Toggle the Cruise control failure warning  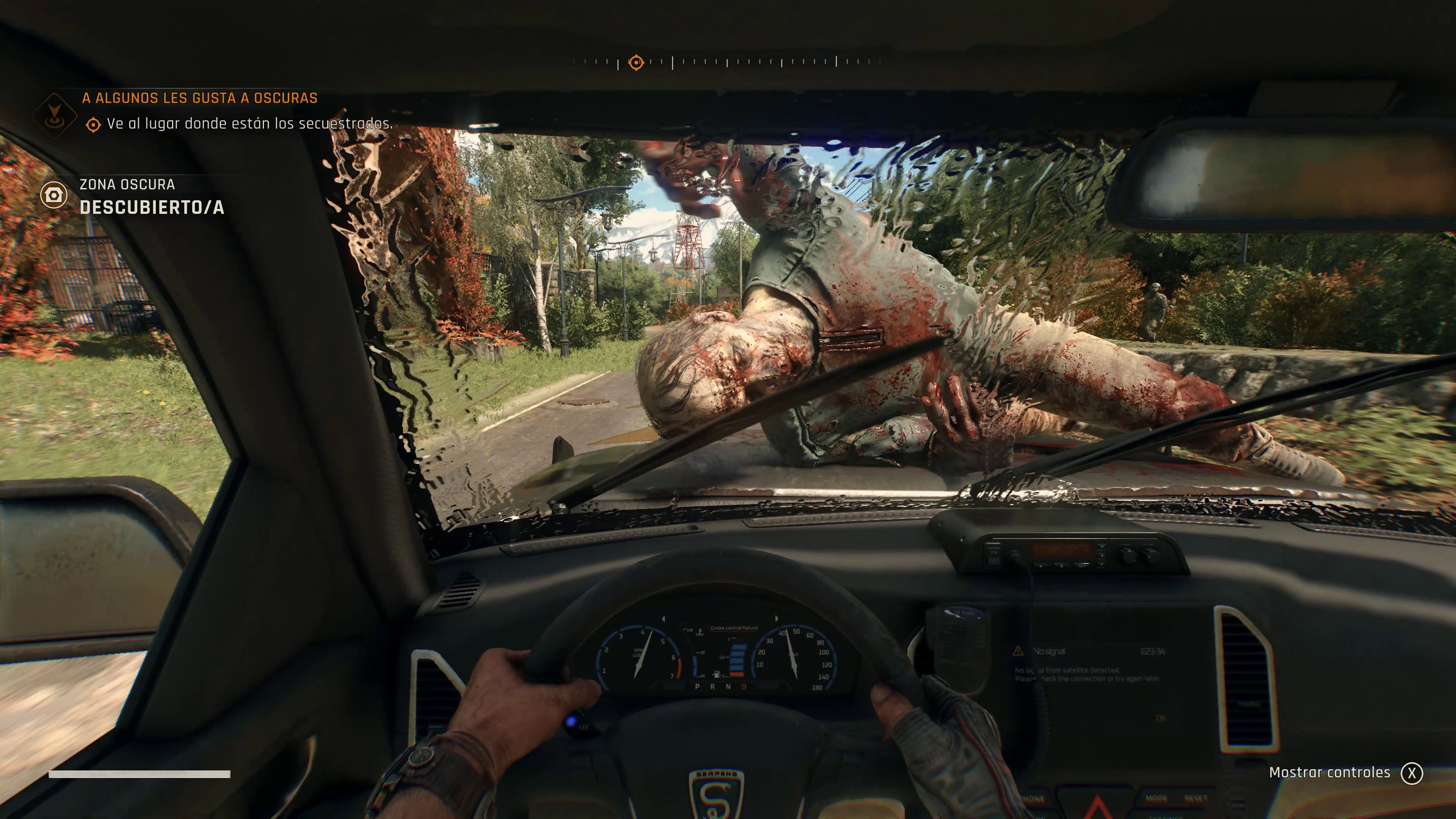[734, 628]
